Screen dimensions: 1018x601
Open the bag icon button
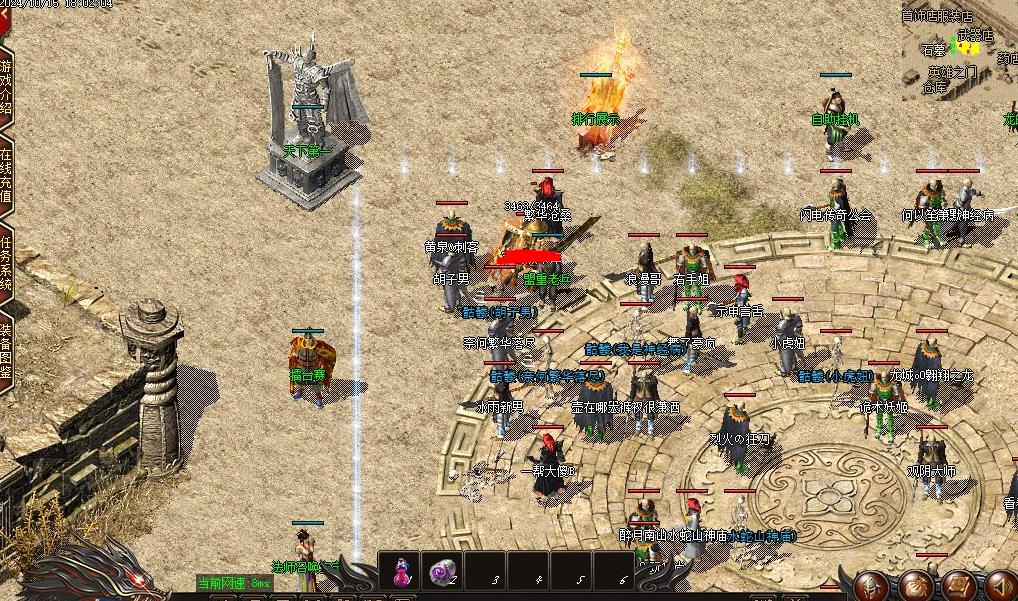click(x=916, y=585)
